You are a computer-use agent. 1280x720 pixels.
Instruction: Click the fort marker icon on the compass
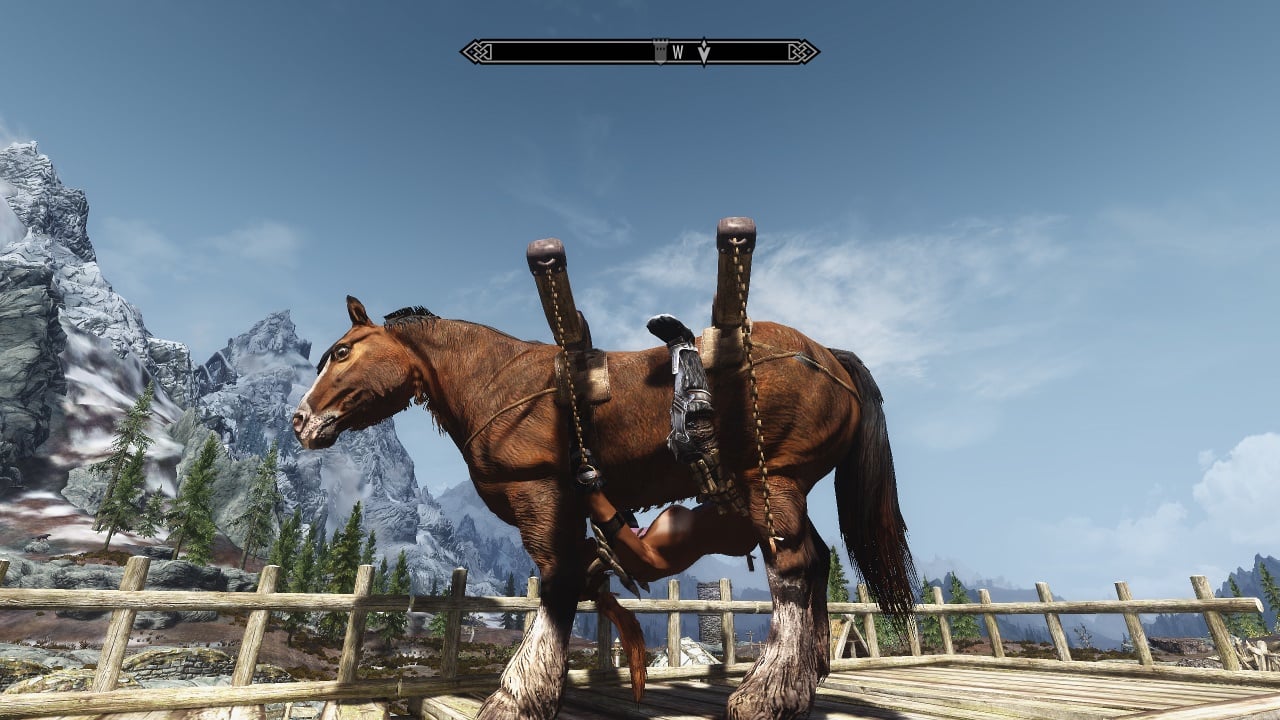pos(660,48)
